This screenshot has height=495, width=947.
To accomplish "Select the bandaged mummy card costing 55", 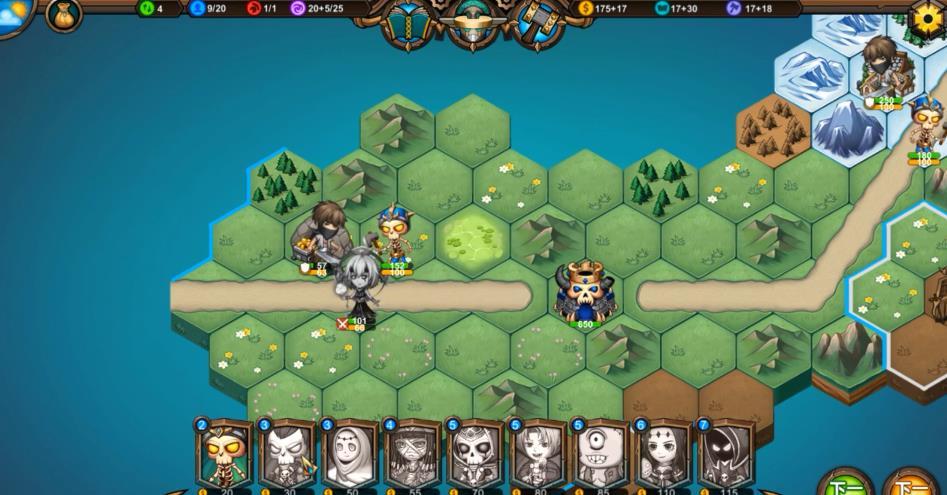I will pos(412,455).
